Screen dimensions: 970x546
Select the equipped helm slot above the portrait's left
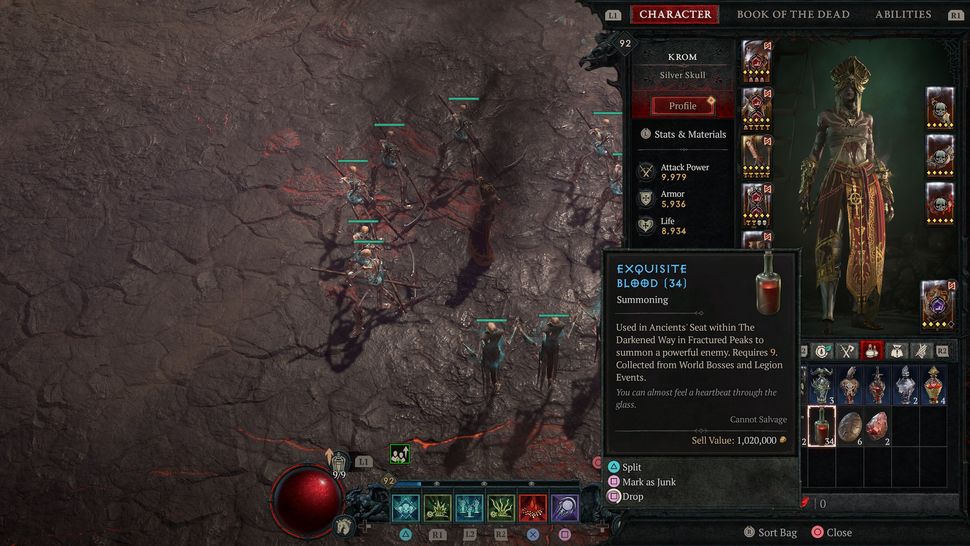click(x=757, y=60)
